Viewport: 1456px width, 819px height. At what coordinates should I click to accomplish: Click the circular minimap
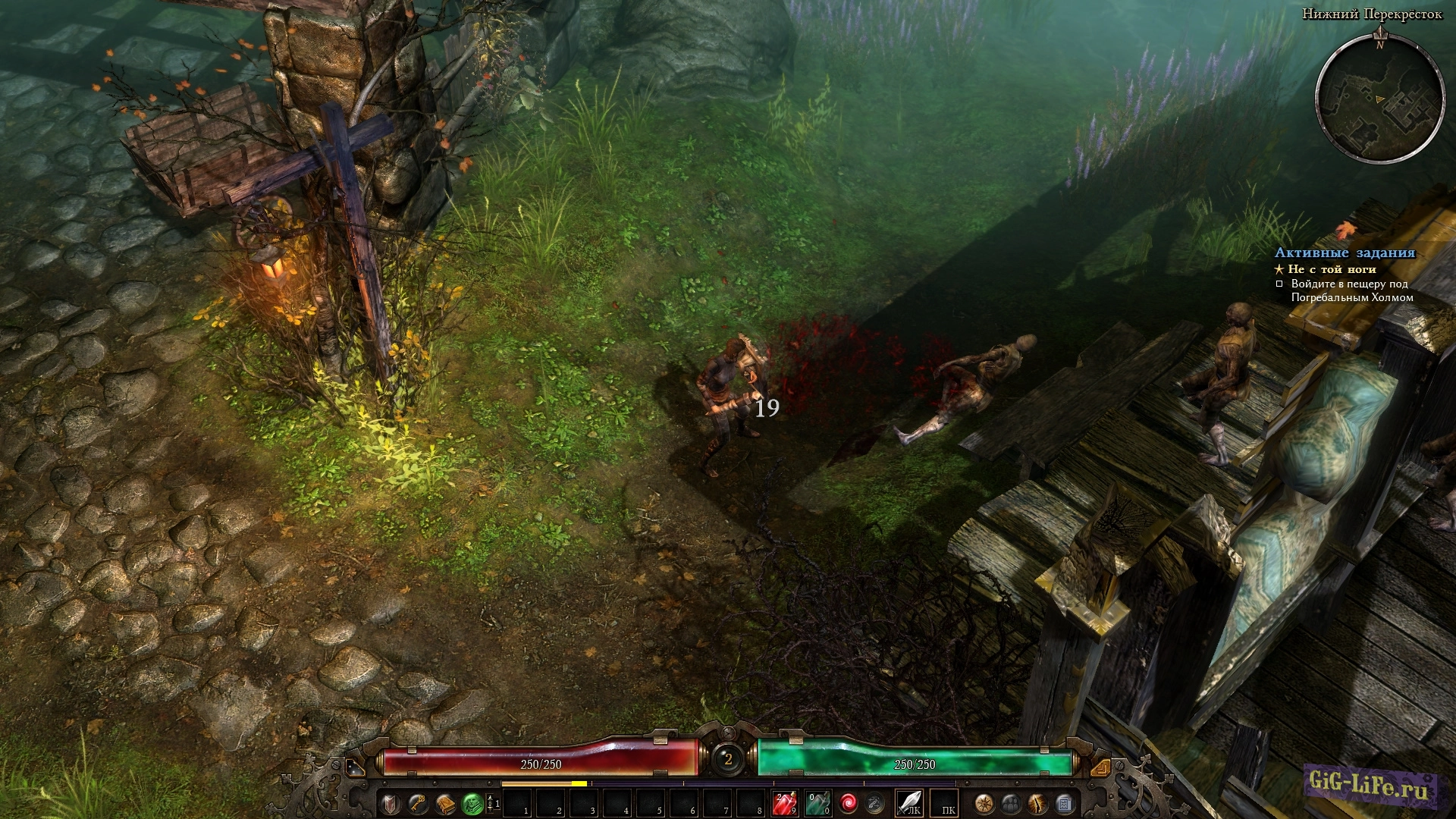pyautogui.click(x=1379, y=97)
